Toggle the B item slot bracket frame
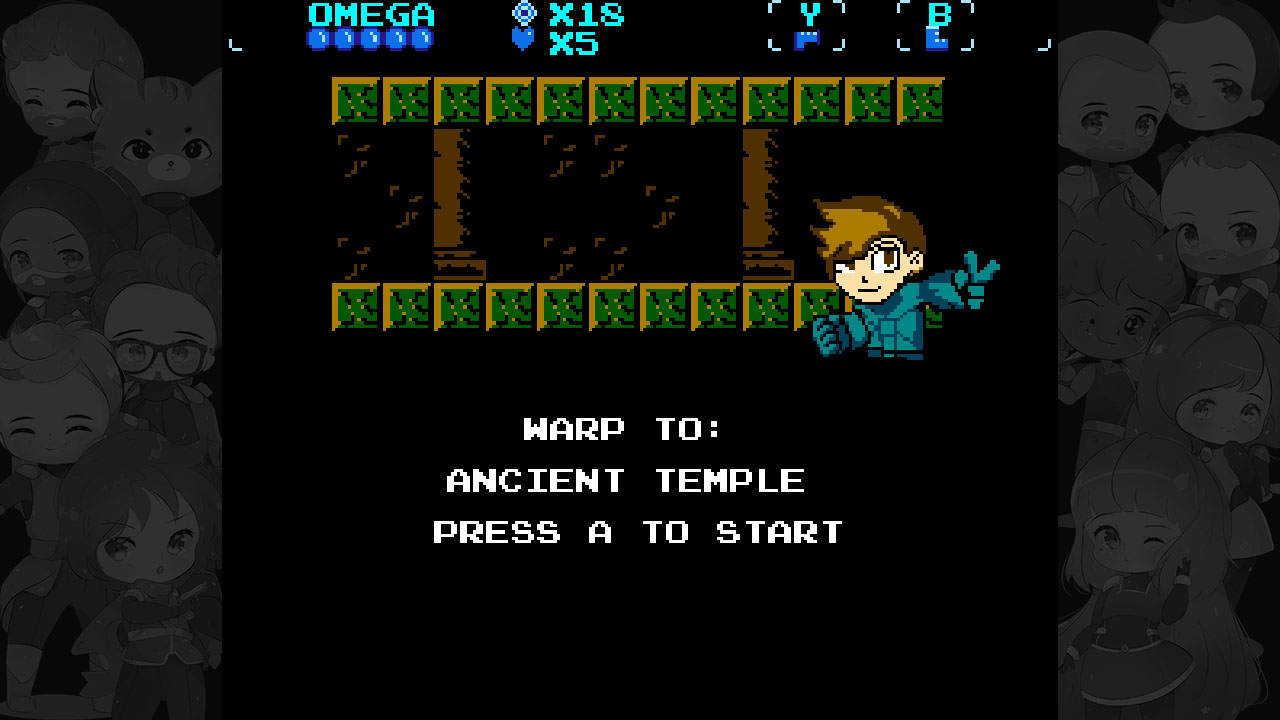This screenshot has height=720, width=1280. (936, 26)
